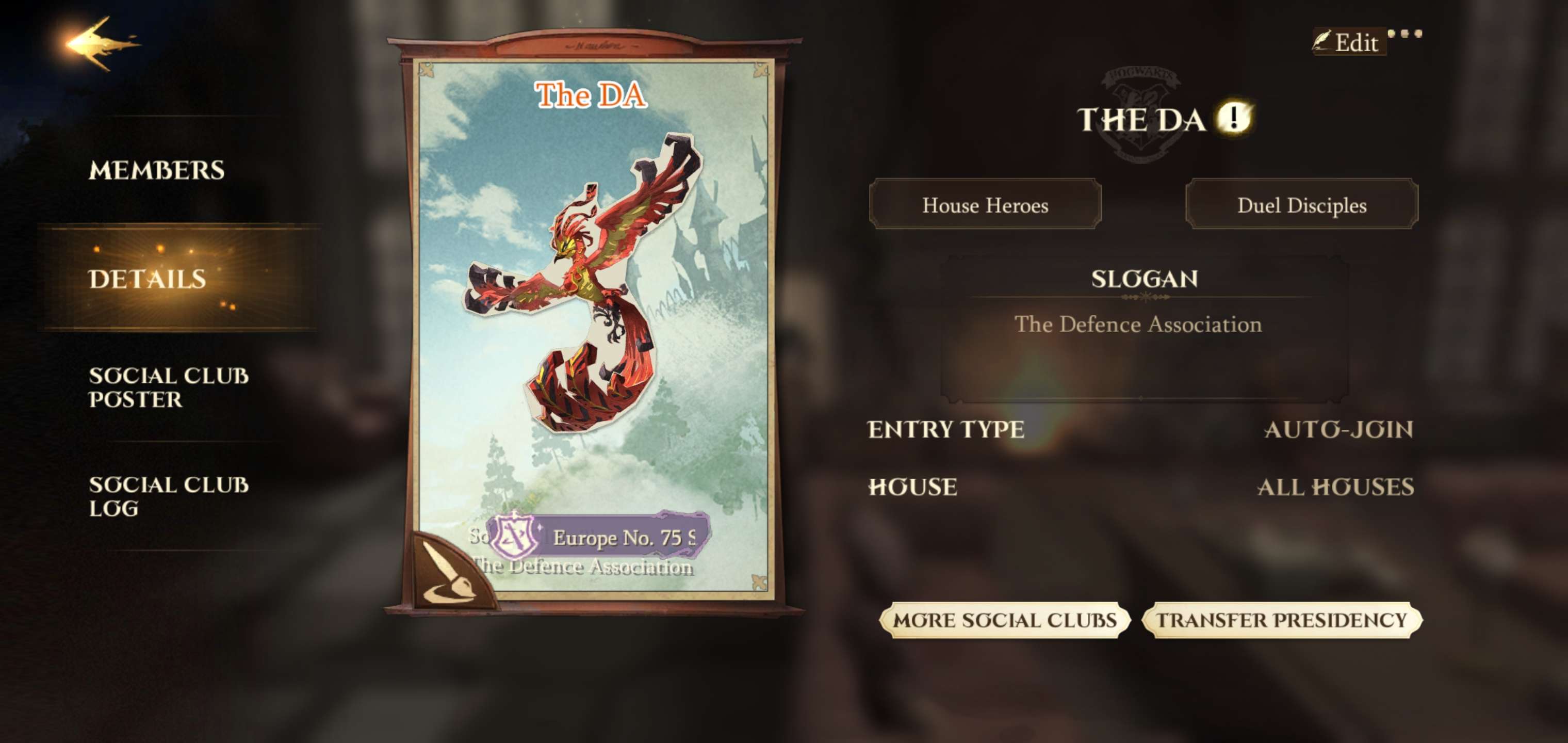Tap the exclamation info icon
This screenshot has width=1568, height=743.
coord(1233,118)
